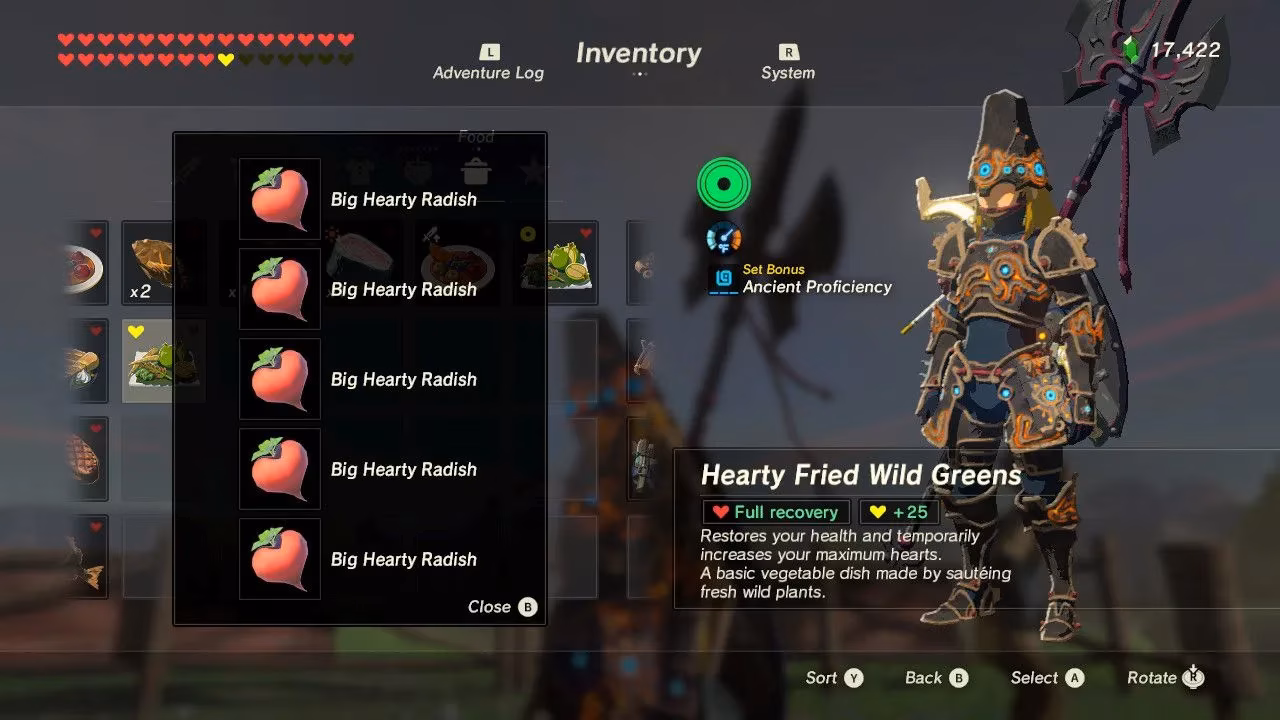Click the green Sheikah Sensor indicator
The width and height of the screenshot is (1280, 720).
pos(722,184)
